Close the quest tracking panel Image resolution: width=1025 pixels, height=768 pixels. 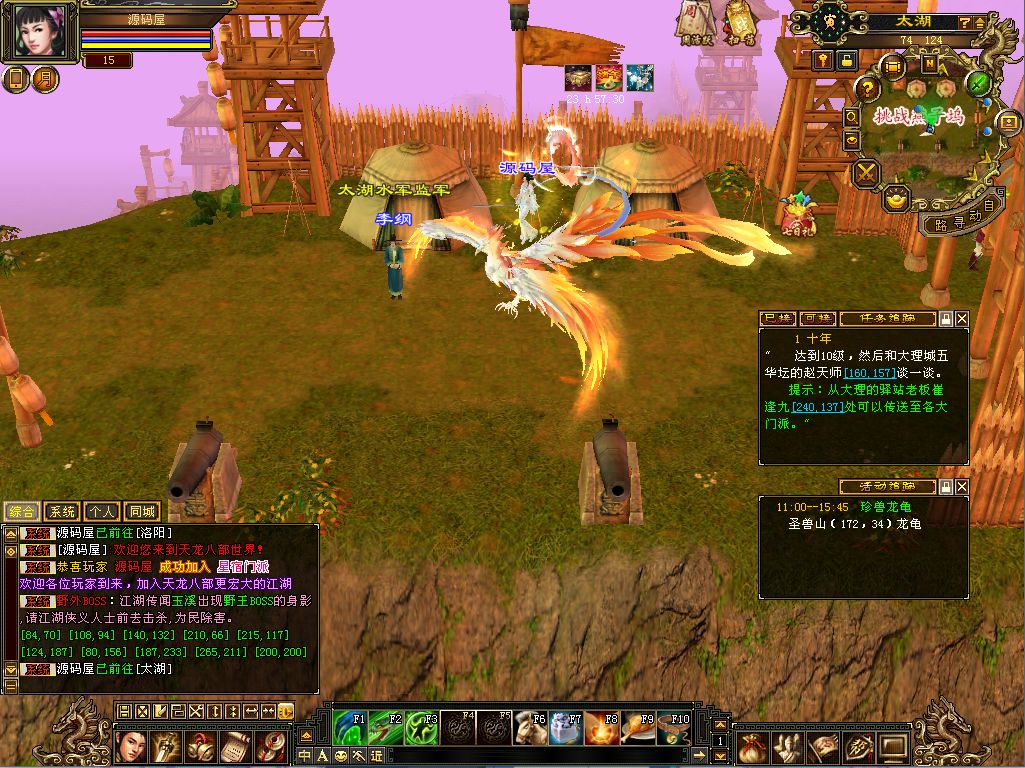tap(962, 319)
